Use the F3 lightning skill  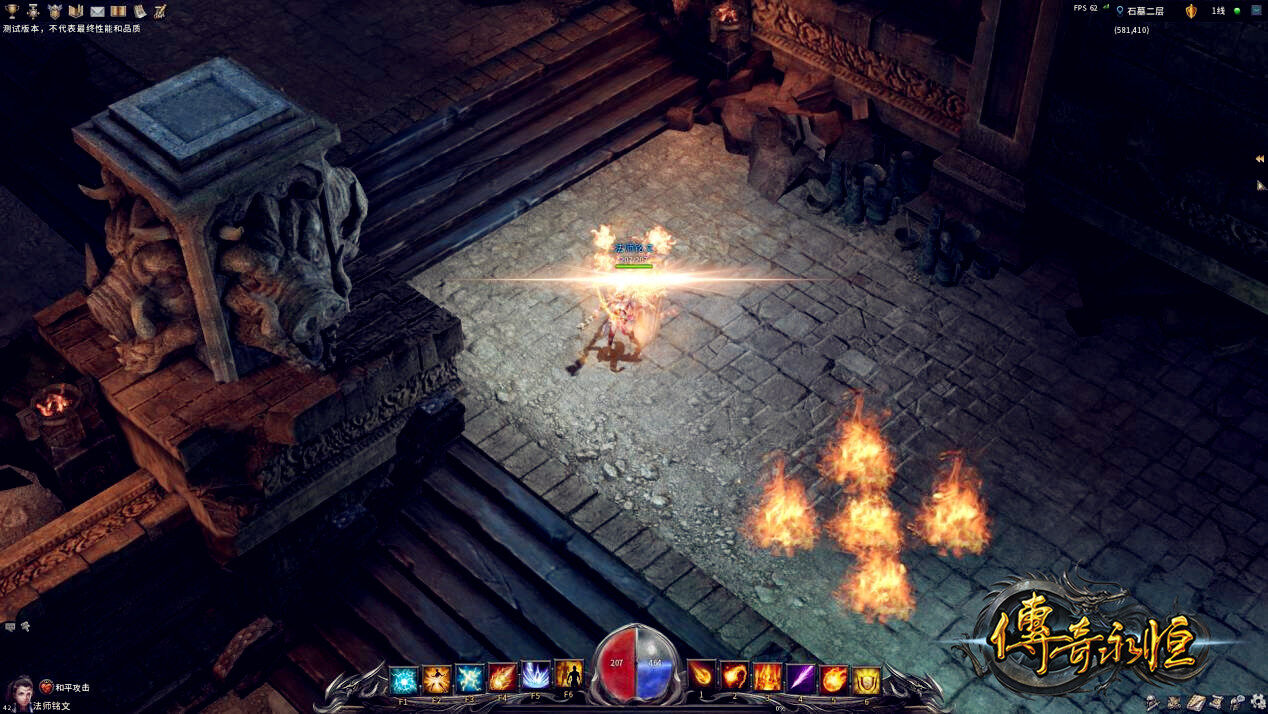point(469,680)
